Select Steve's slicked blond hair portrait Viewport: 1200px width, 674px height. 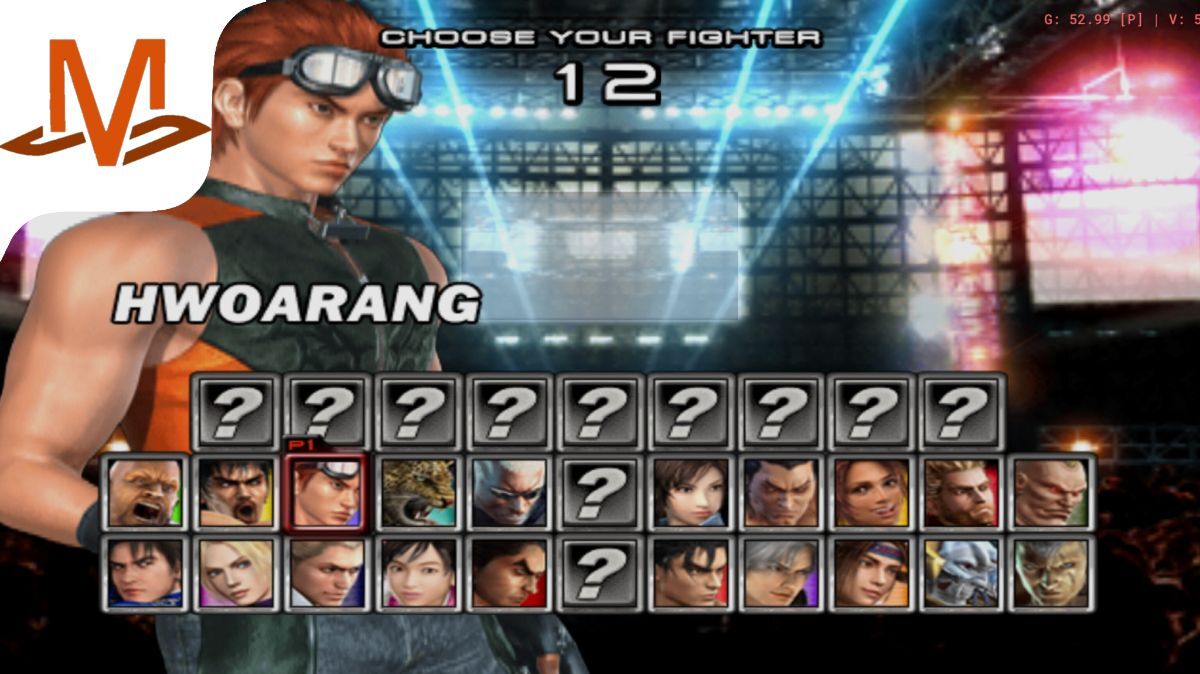[x=327, y=573]
